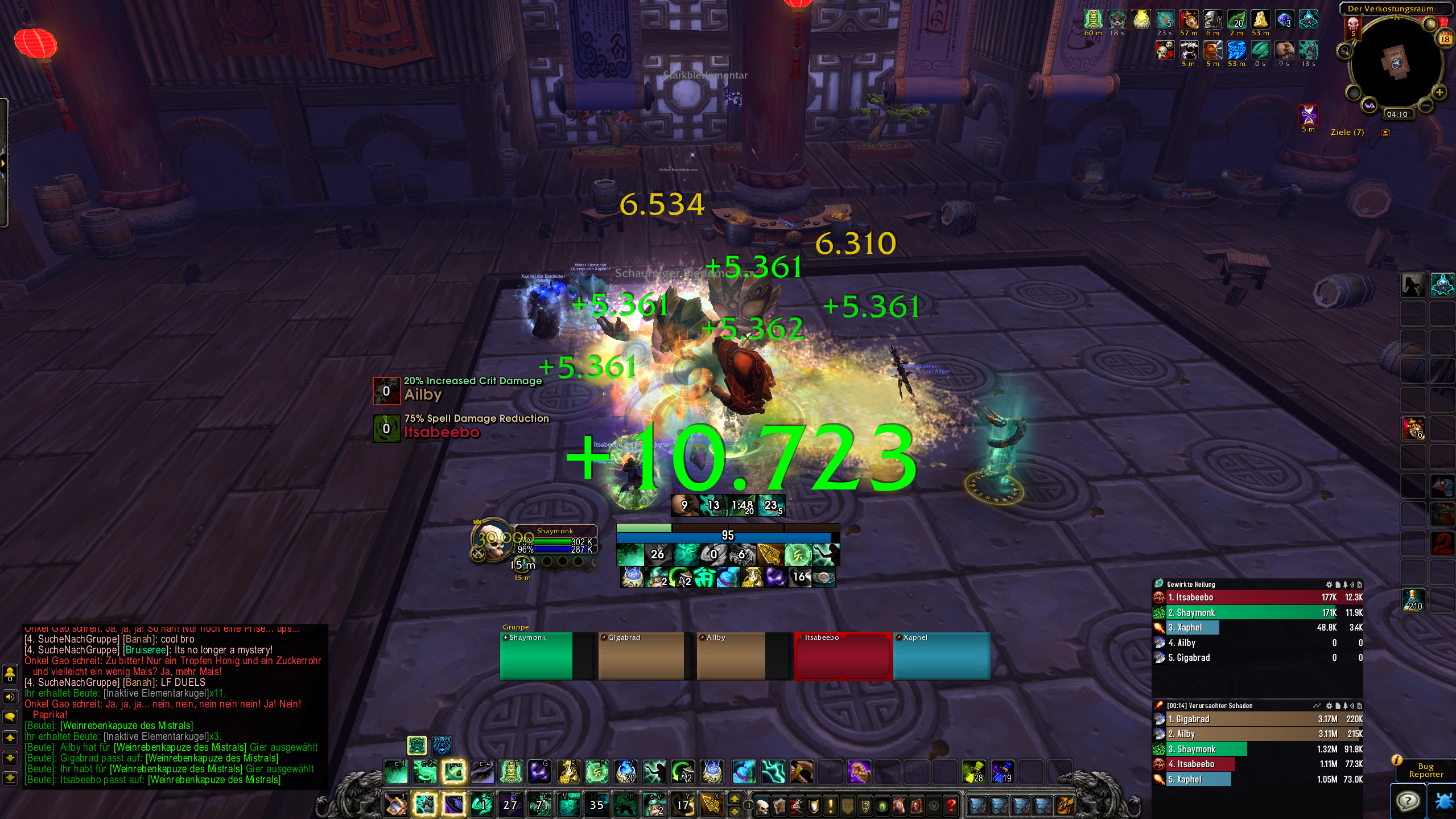Collapse the Ziele objectives tracker
This screenshot has width=1456, height=819.
pos(1385,133)
